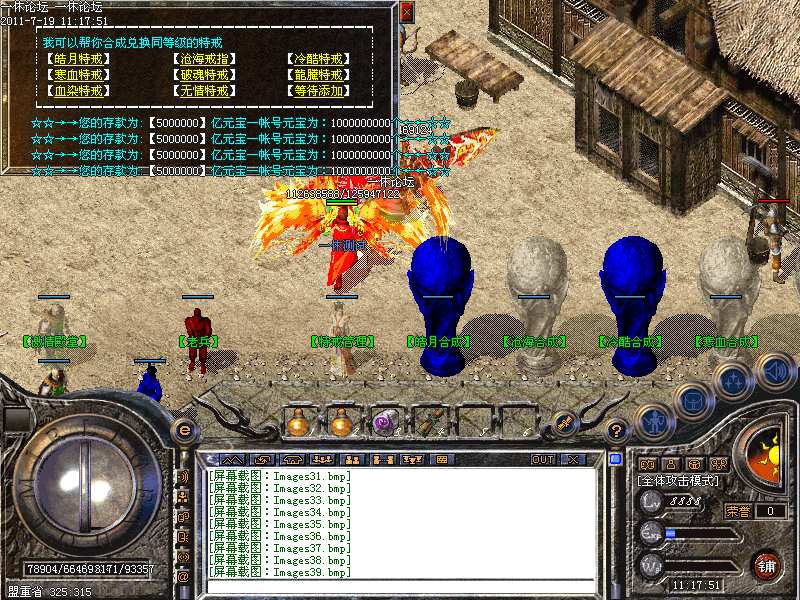Open the bag inventory round button
Viewport: 800px width, 600px height.
(x=694, y=400)
